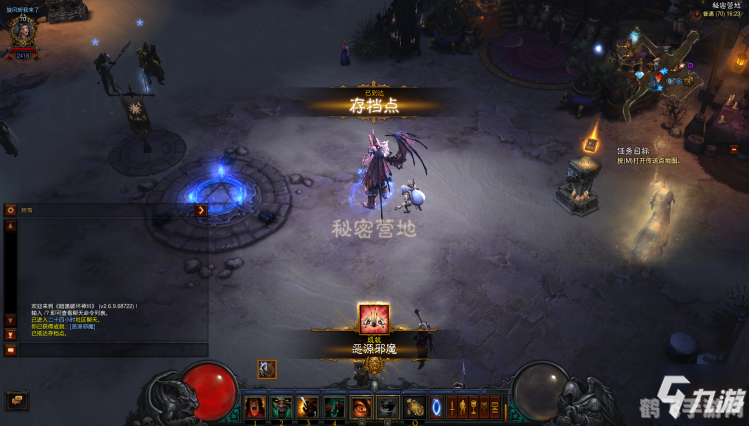Click the chat scroll-up arrow
749x426 pixels.
tap(10, 226)
